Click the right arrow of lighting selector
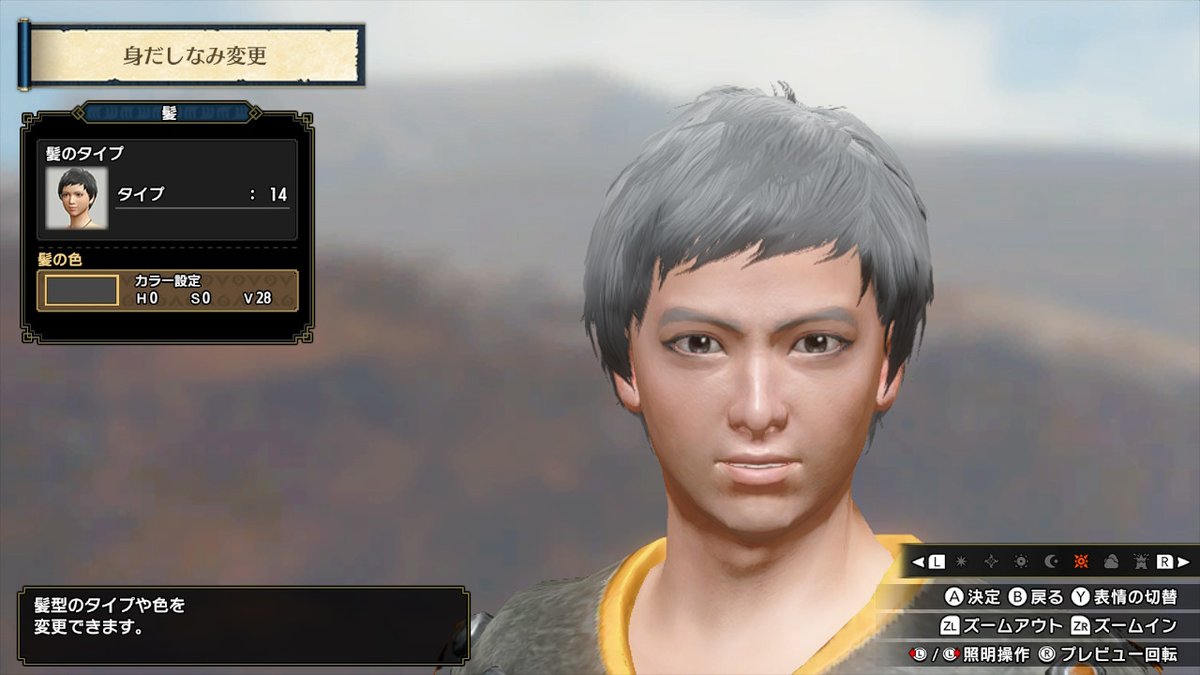Image resolution: width=1200 pixels, height=675 pixels. 1182,562
